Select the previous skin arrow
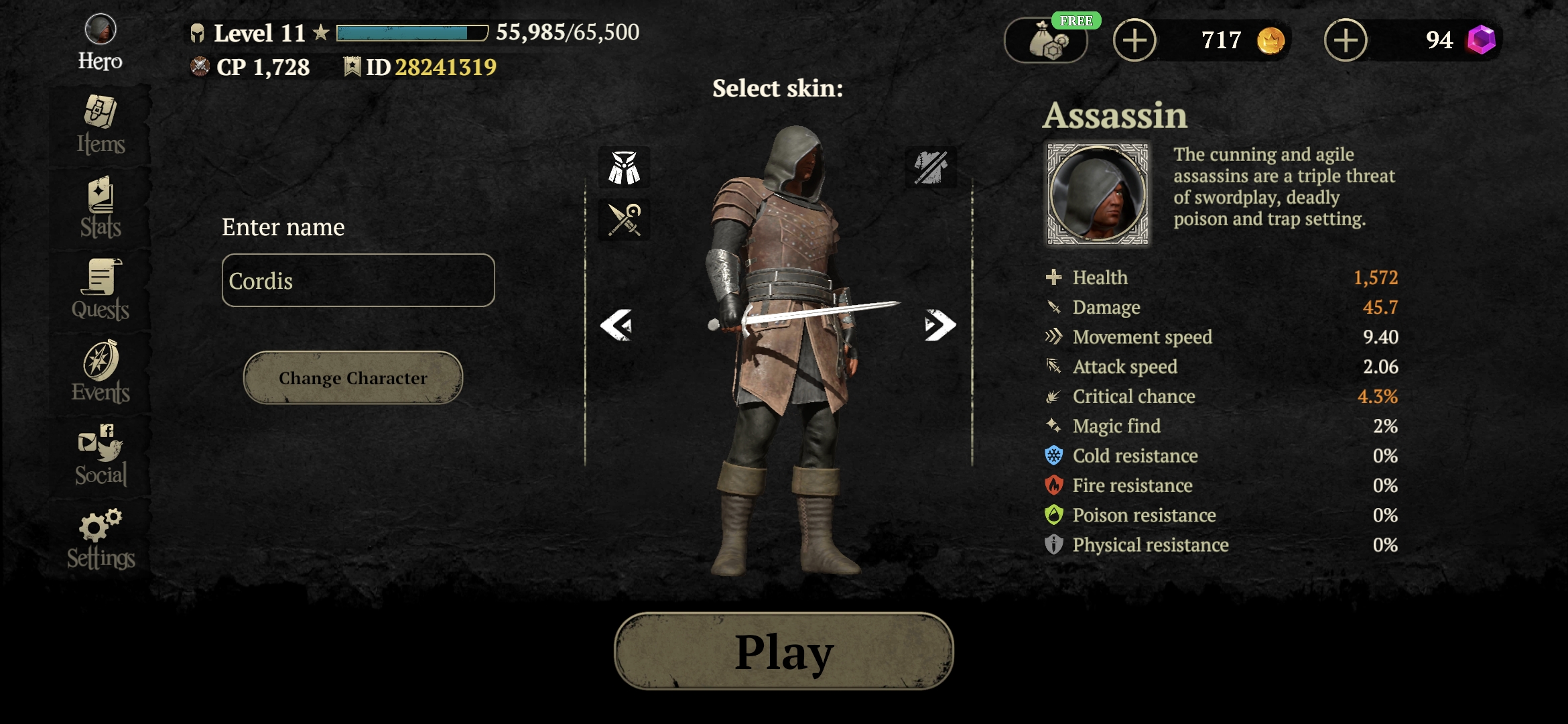The height and width of the screenshot is (724, 1568). tap(616, 325)
